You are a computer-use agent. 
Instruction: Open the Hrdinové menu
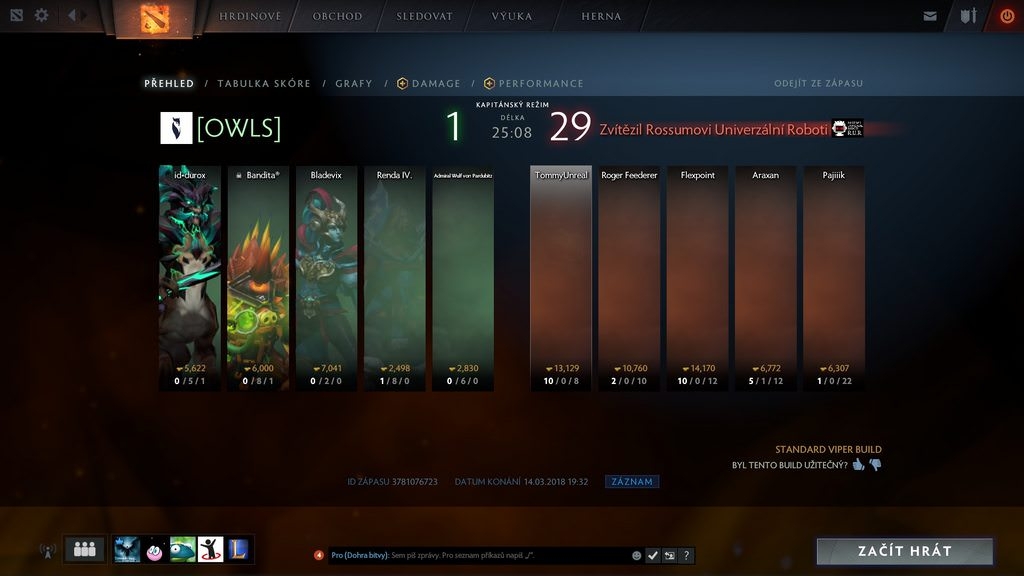click(x=250, y=17)
